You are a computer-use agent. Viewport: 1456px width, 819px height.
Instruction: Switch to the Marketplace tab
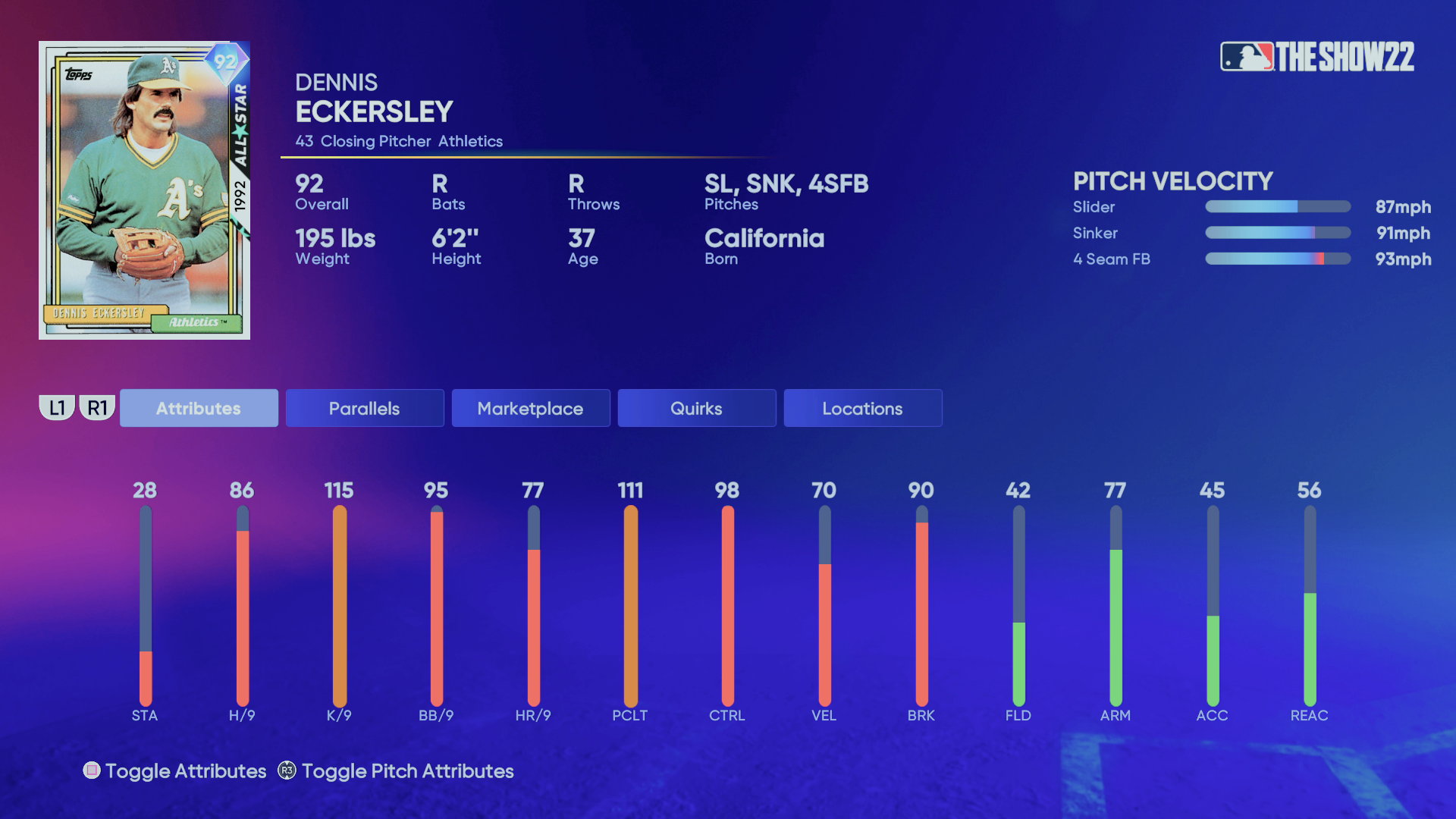530,408
